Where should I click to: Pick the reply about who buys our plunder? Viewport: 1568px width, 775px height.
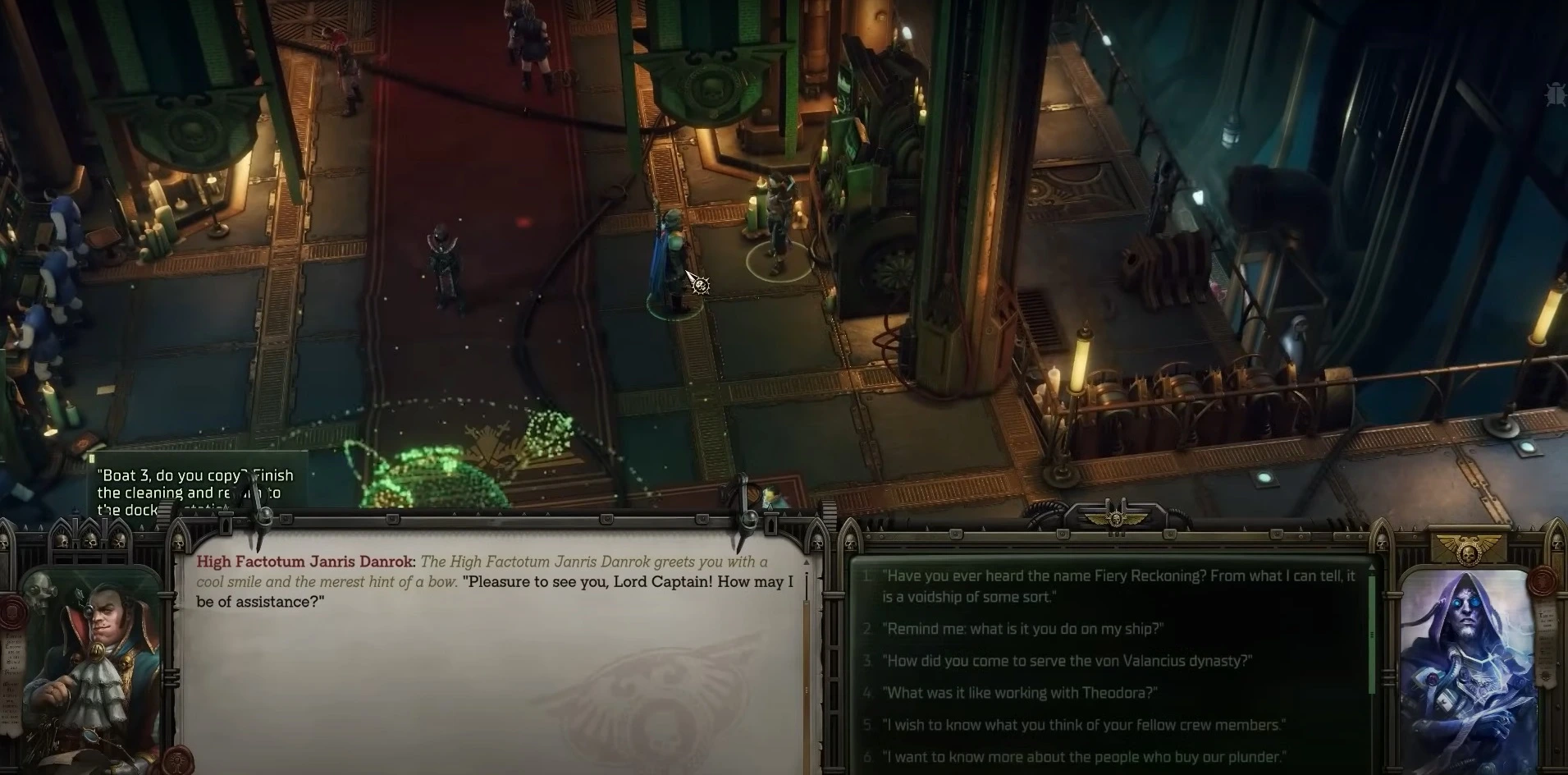click(1083, 757)
